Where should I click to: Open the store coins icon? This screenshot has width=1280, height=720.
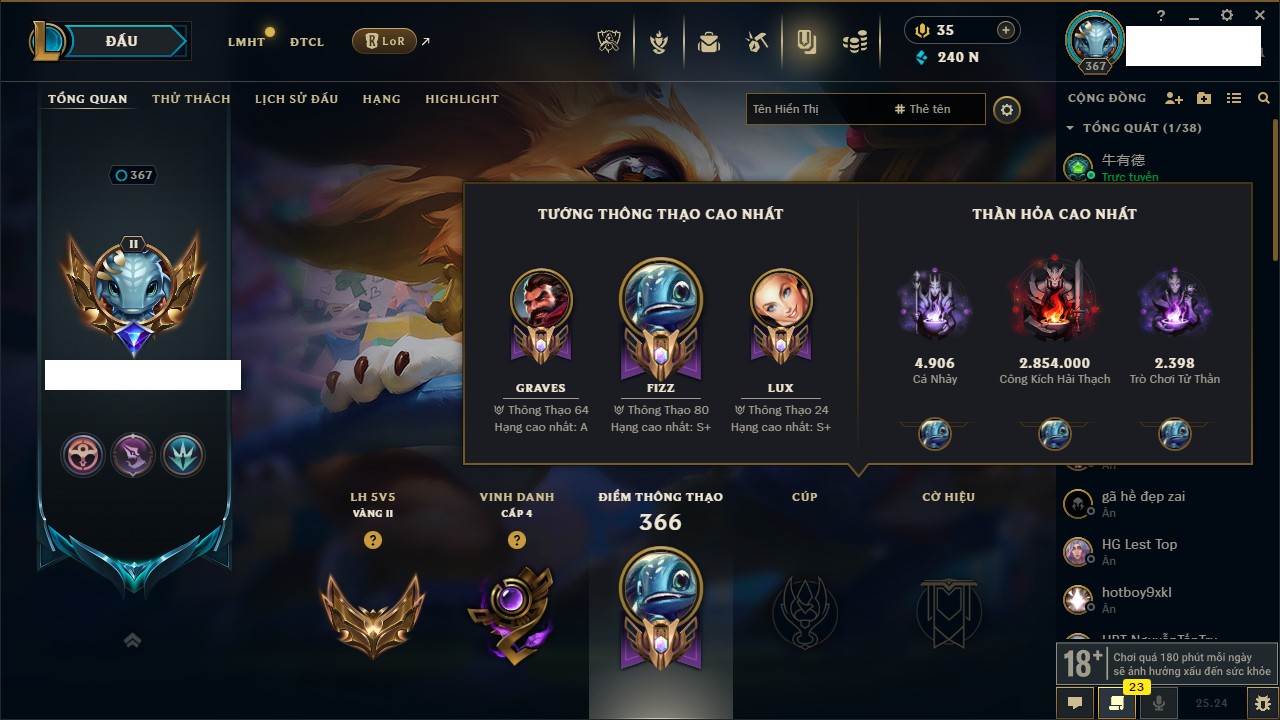pos(854,42)
